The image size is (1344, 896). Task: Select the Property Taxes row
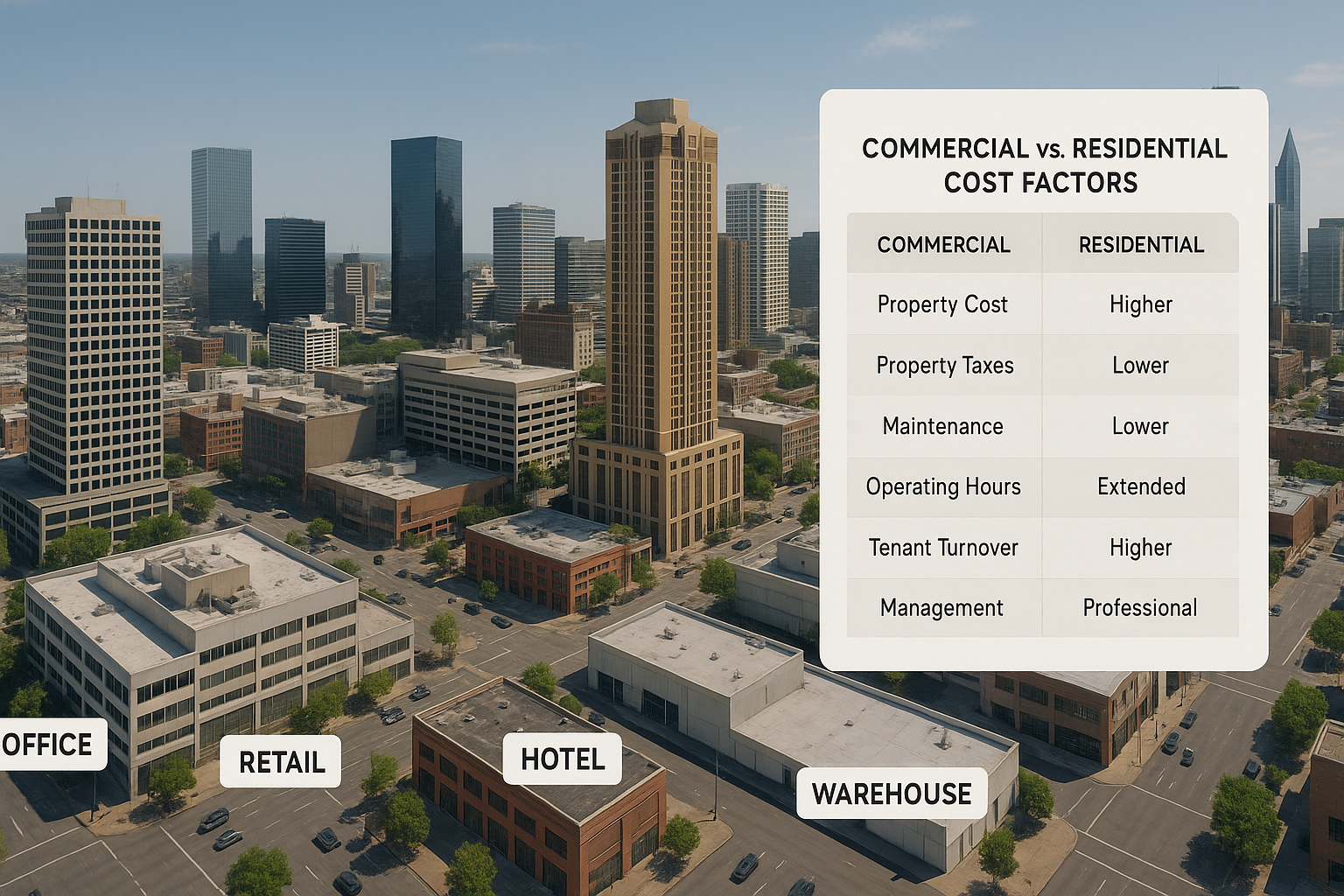pyautogui.click(x=945, y=366)
